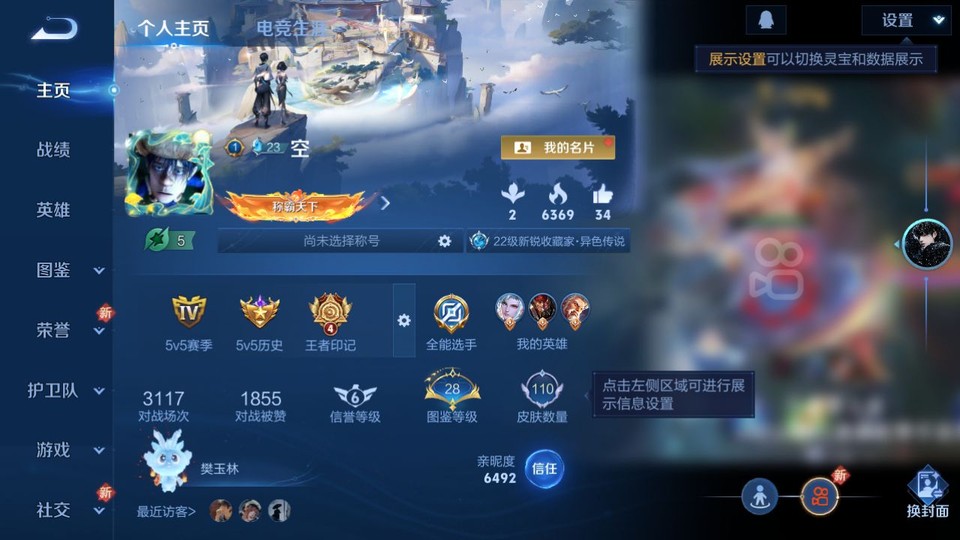The image size is (960, 540).
Task: Expand the 社交 sidebar section
Action: click(67, 510)
